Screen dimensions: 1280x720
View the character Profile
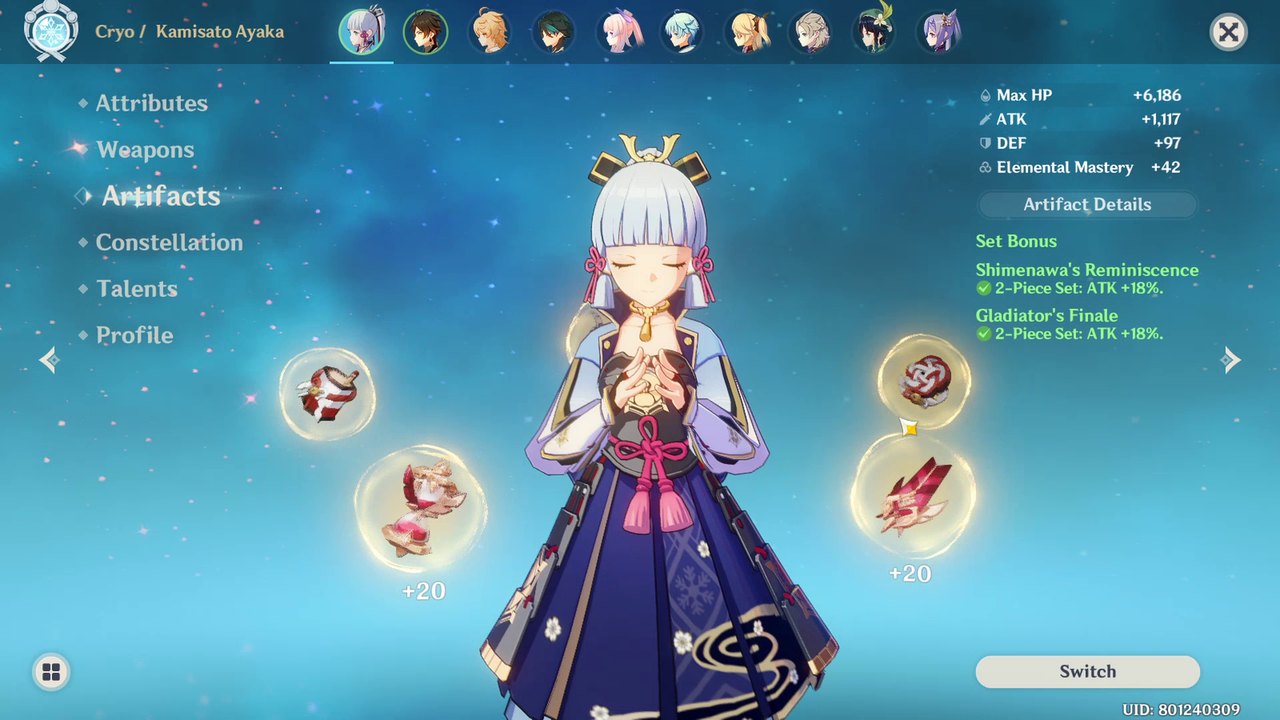point(134,335)
